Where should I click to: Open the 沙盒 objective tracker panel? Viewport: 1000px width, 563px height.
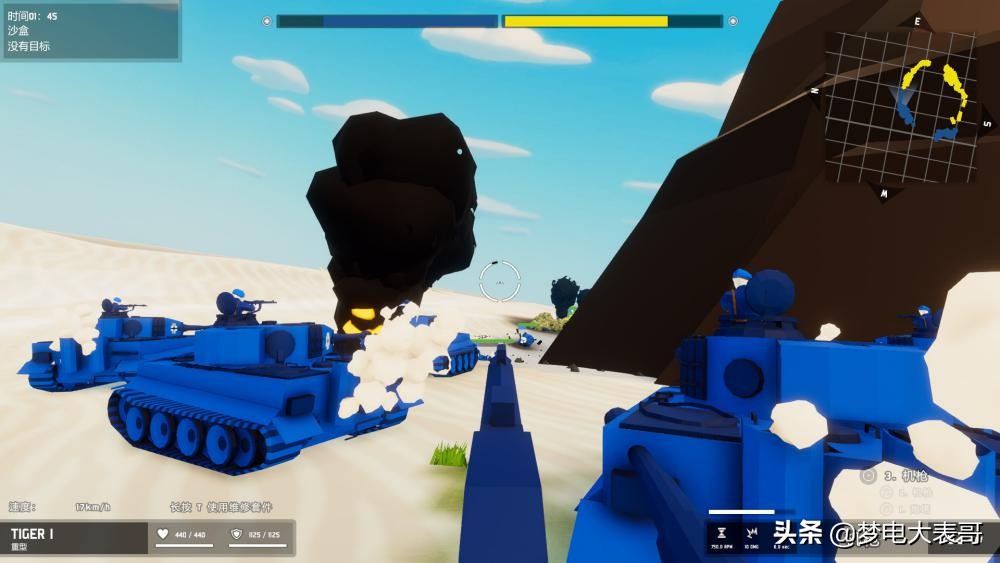(89, 31)
